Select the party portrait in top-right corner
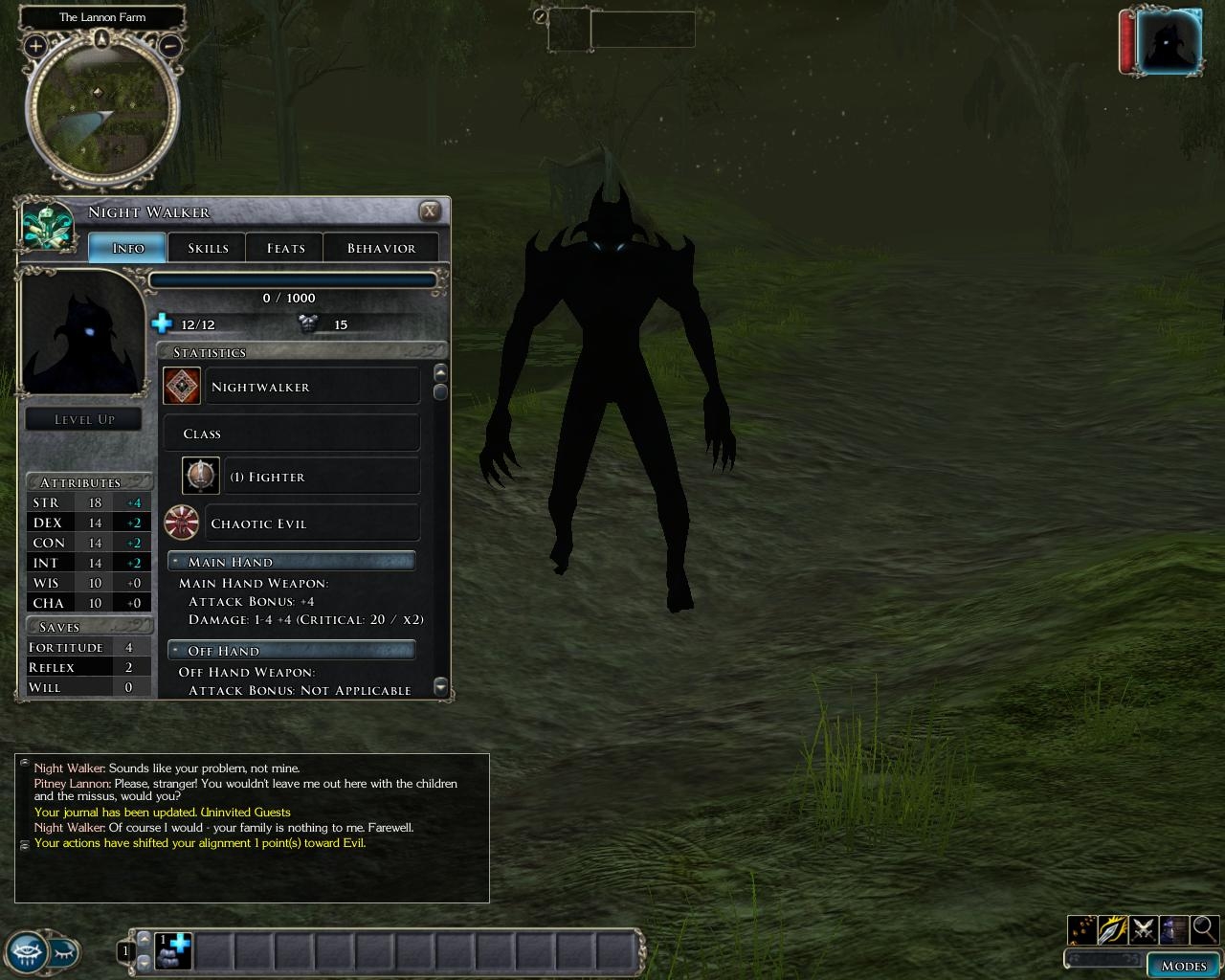 click(x=1171, y=42)
